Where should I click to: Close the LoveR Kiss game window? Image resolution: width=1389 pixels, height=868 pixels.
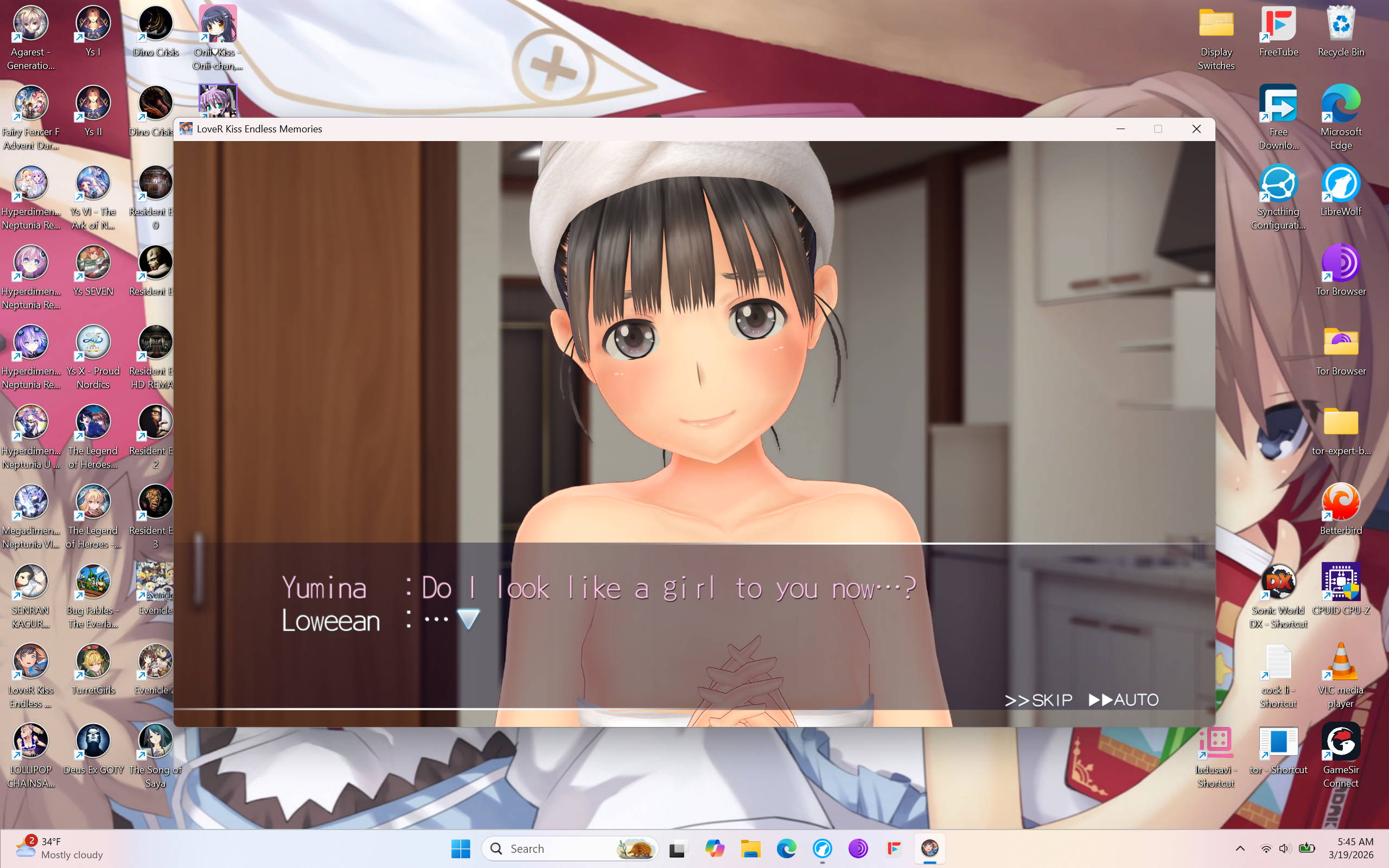coord(1196,129)
